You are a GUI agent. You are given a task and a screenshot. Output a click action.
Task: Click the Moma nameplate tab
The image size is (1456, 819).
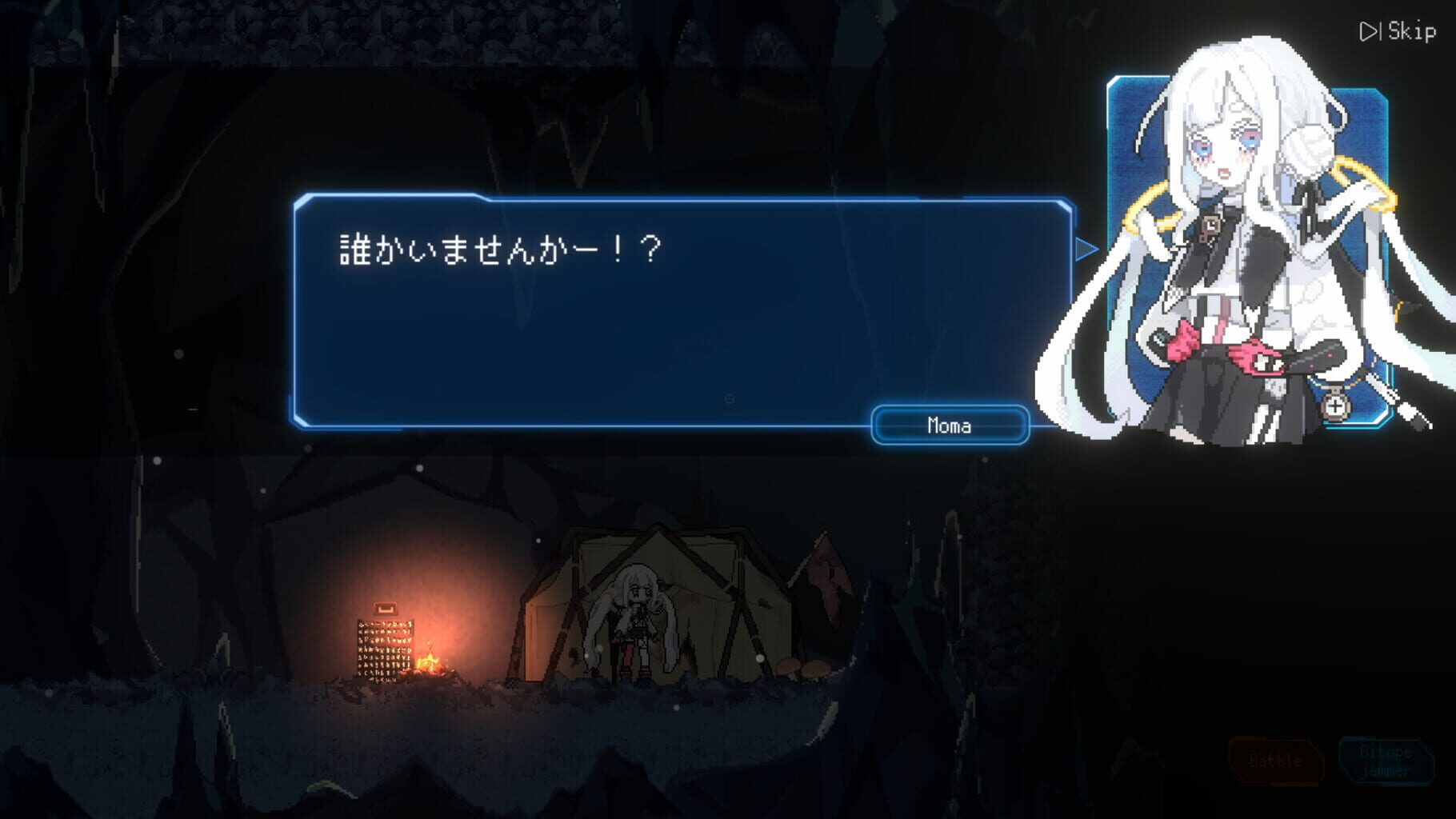[949, 425]
